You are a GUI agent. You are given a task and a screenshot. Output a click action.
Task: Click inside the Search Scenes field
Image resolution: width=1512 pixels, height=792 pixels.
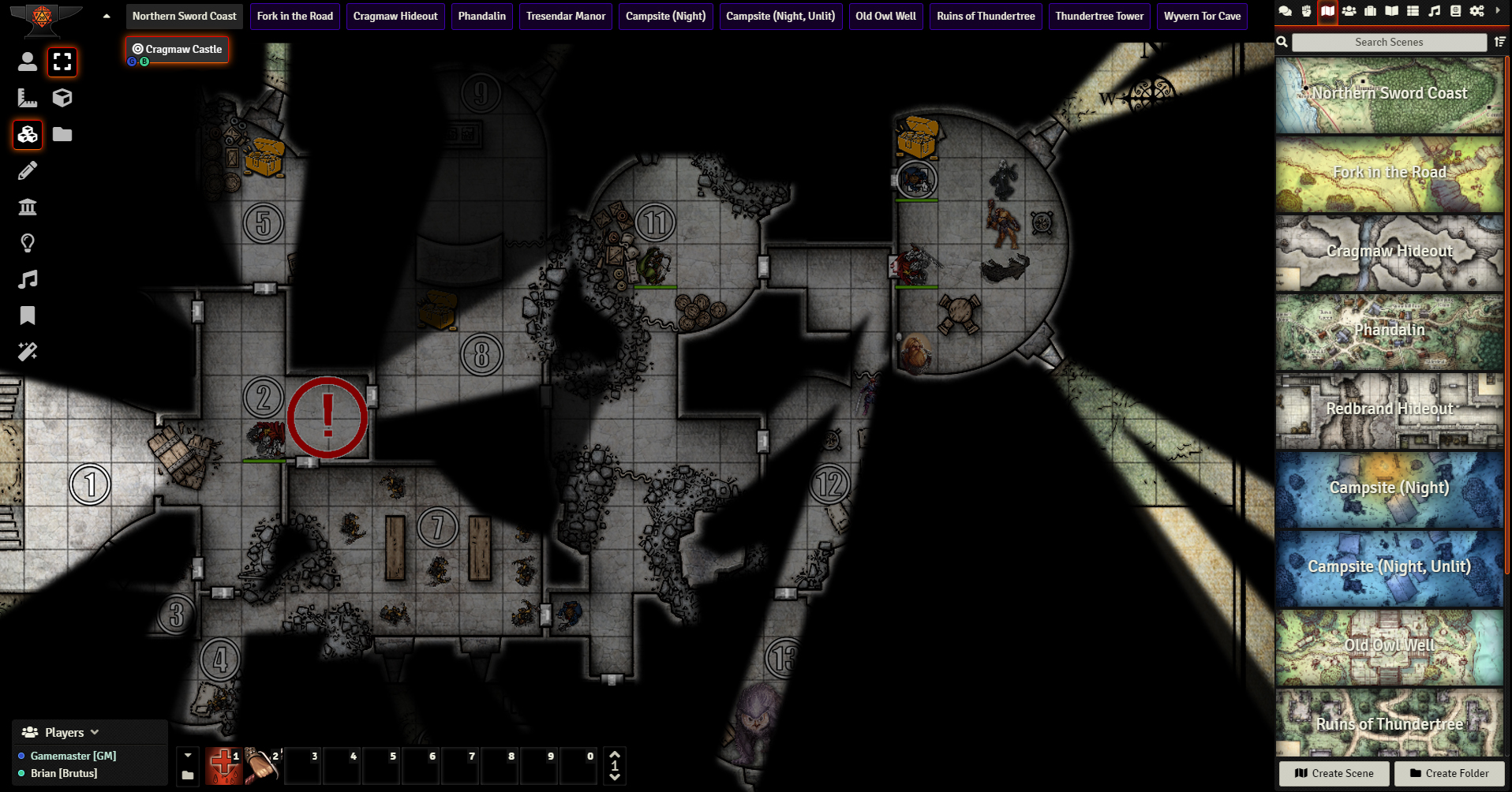[x=1389, y=42]
